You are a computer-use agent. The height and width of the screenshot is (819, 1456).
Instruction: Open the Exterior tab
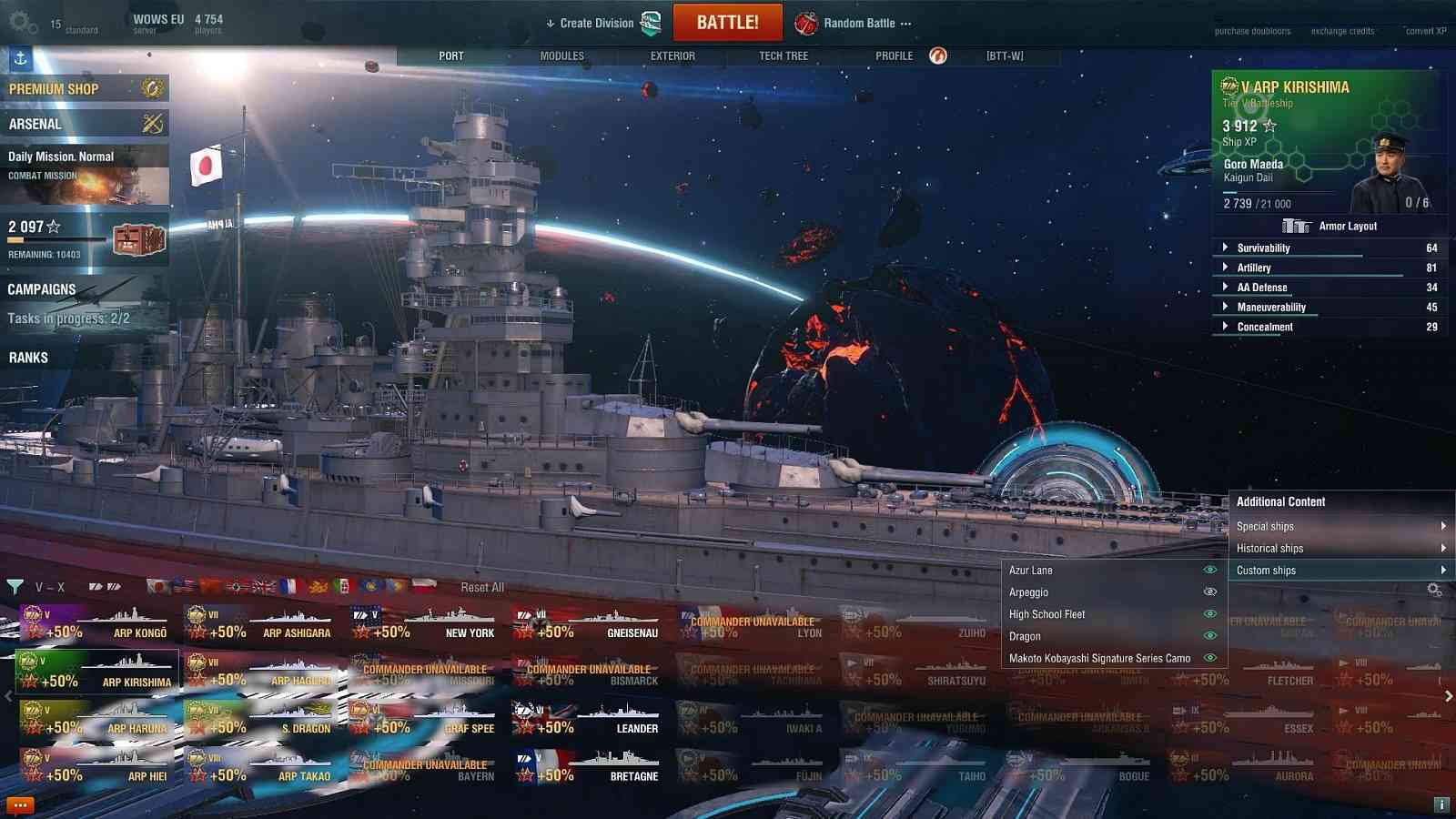click(x=673, y=56)
